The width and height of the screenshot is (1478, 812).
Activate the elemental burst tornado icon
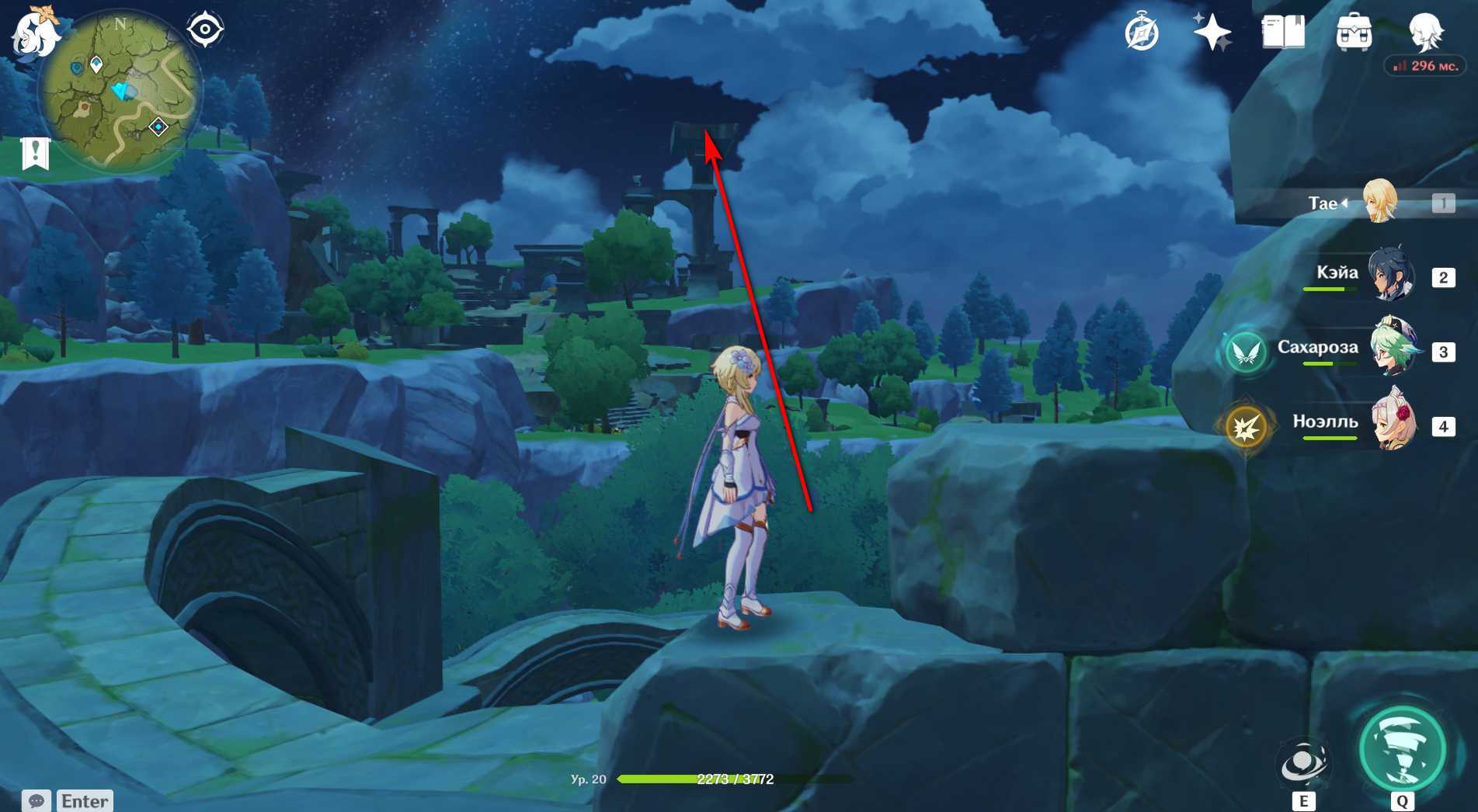pos(1402,750)
